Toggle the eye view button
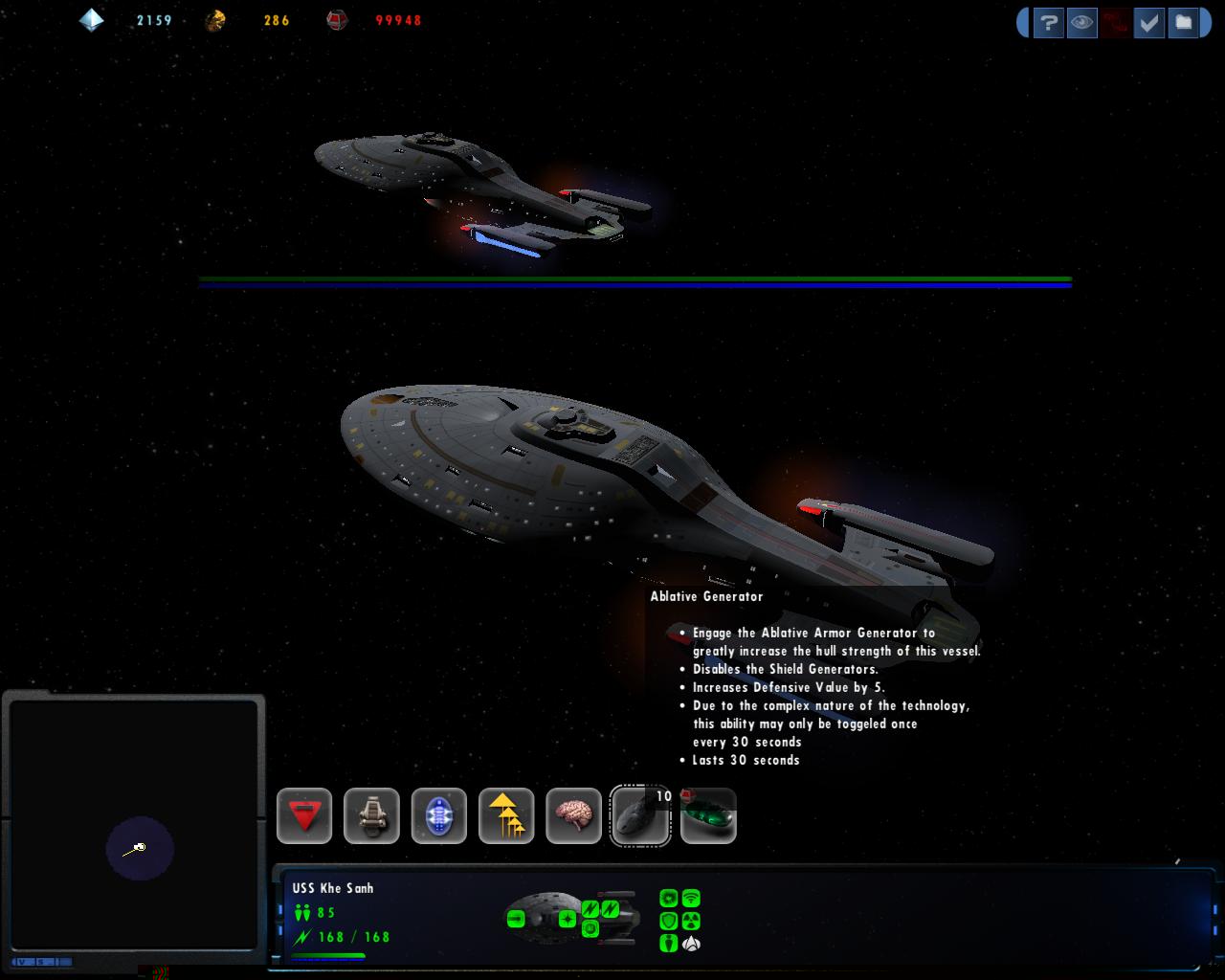1225x980 pixels. (1082, 22)
